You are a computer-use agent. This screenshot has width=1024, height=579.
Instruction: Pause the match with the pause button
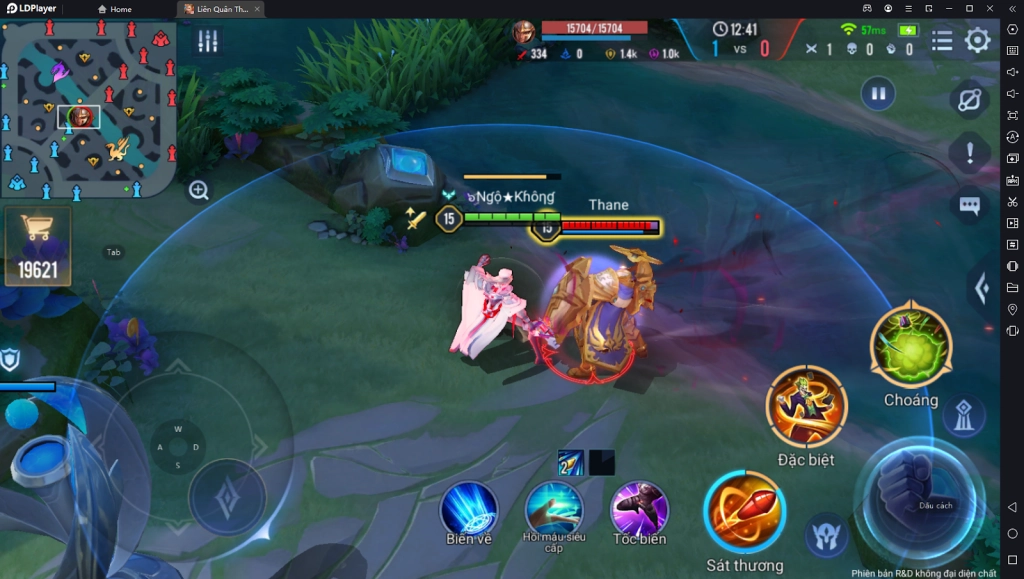pos(878,94)
